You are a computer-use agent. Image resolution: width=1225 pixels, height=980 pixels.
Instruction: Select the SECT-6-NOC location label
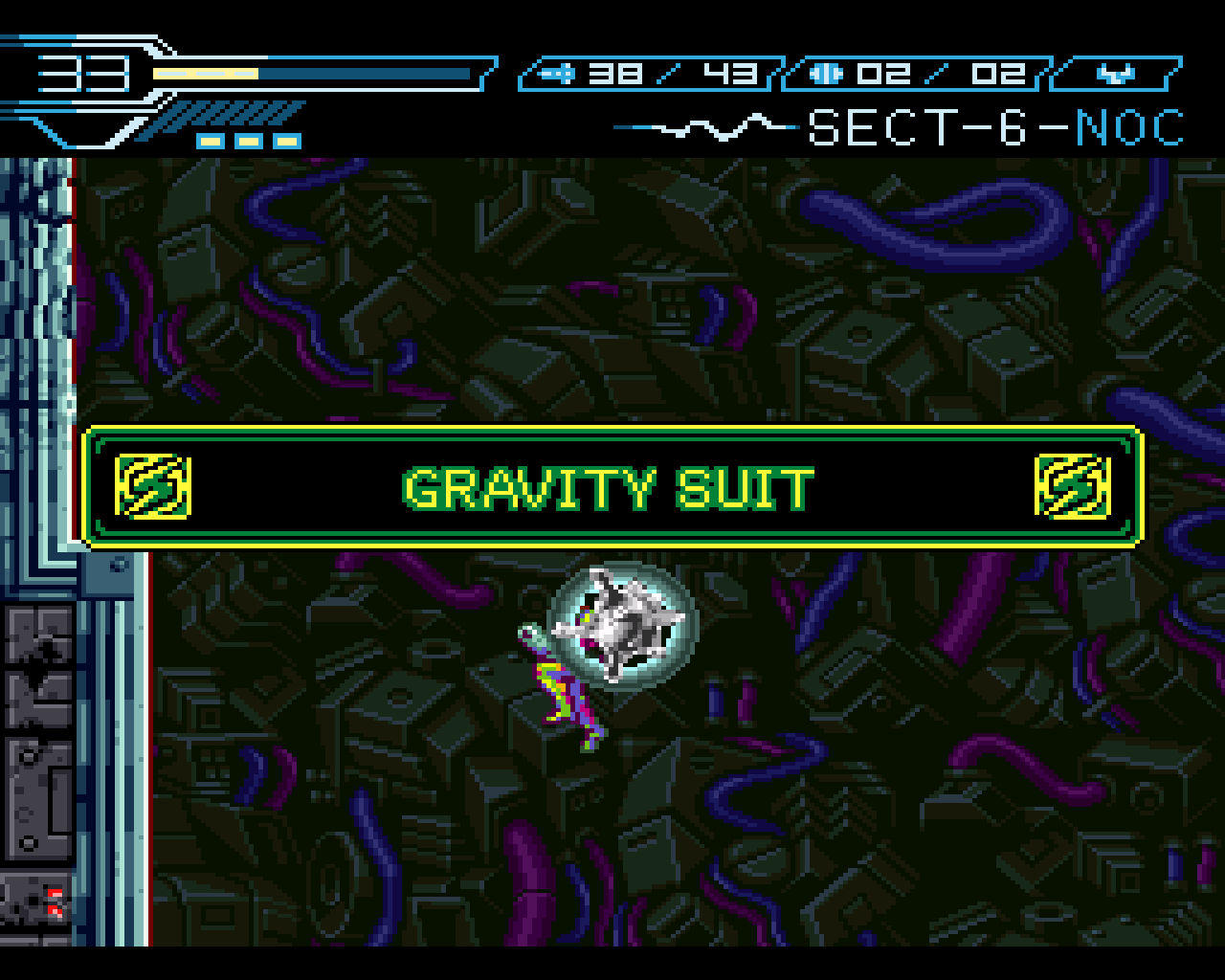[995, 126]
